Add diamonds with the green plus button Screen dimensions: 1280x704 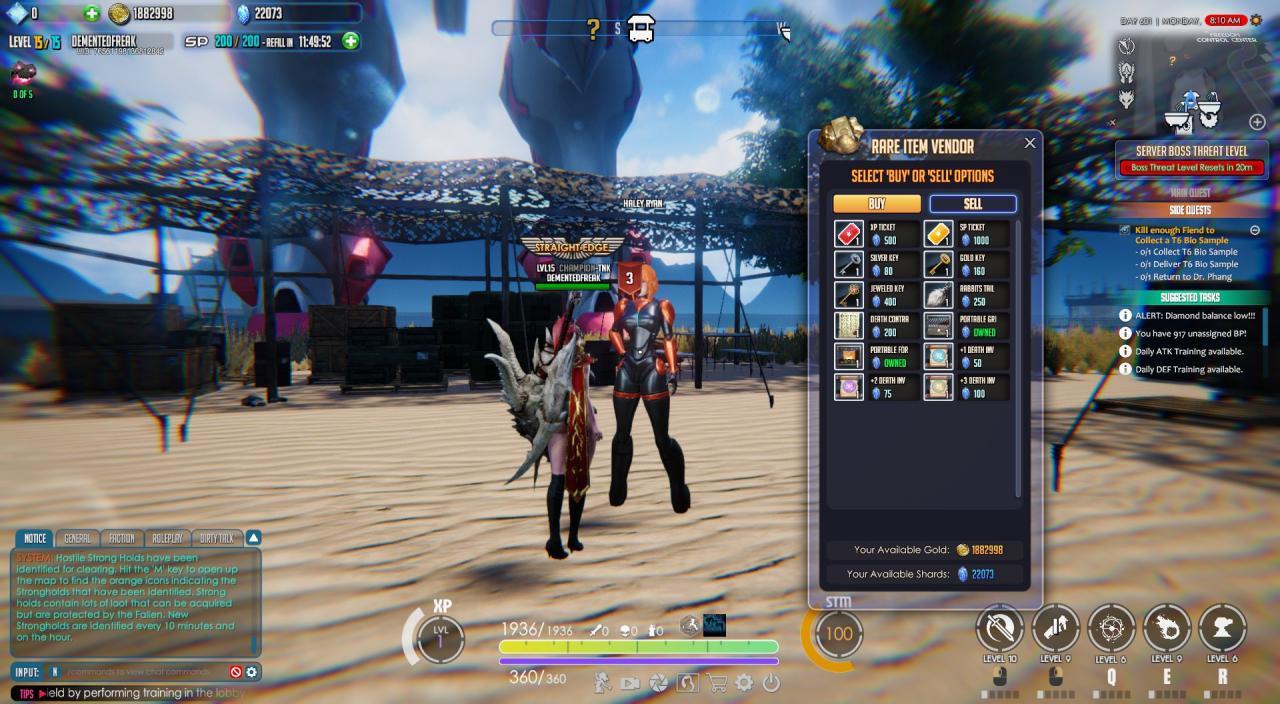click(92, 13)
